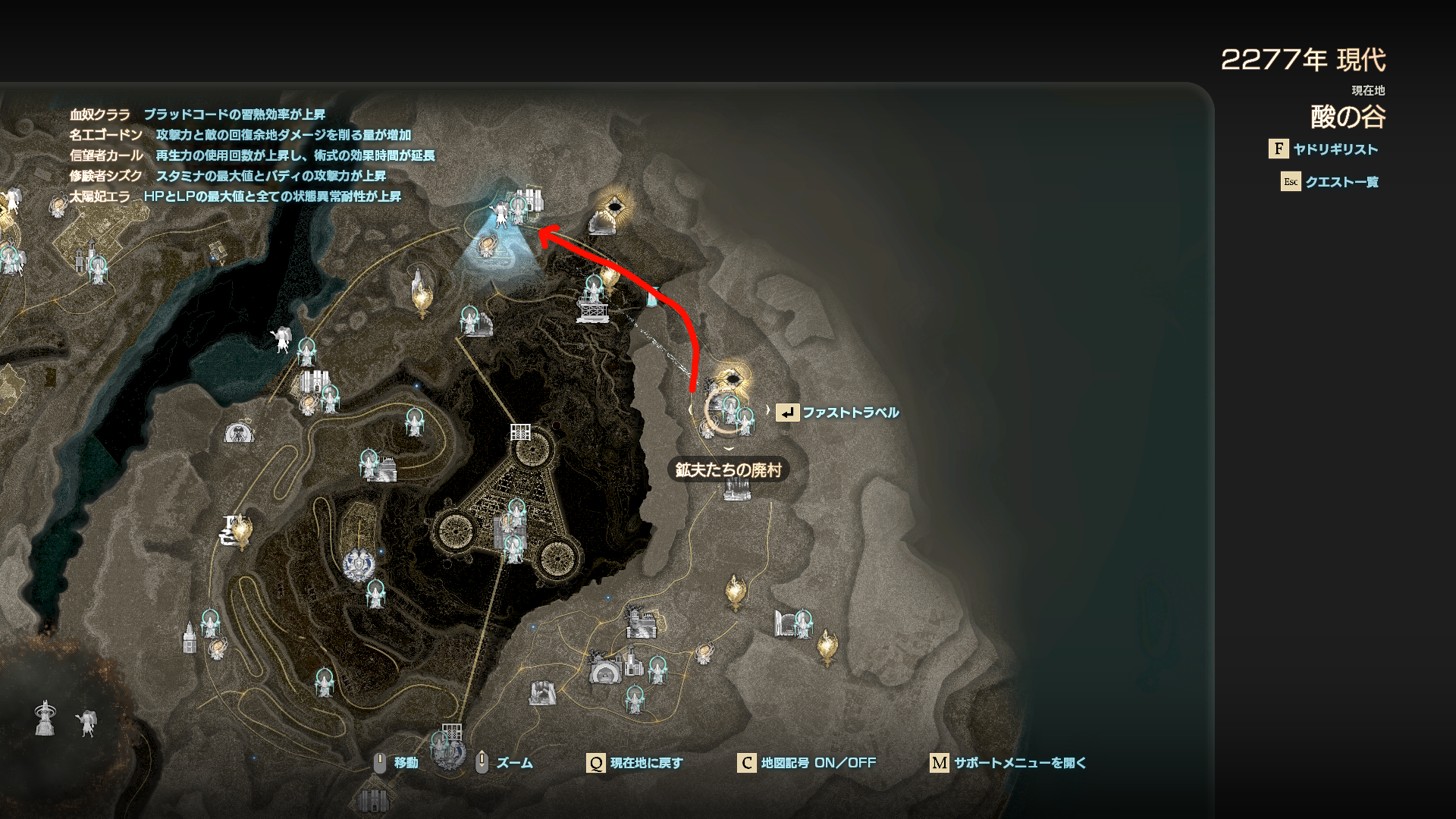
Task: Click the circled mistle marker under the cursor
Action: 730,409
